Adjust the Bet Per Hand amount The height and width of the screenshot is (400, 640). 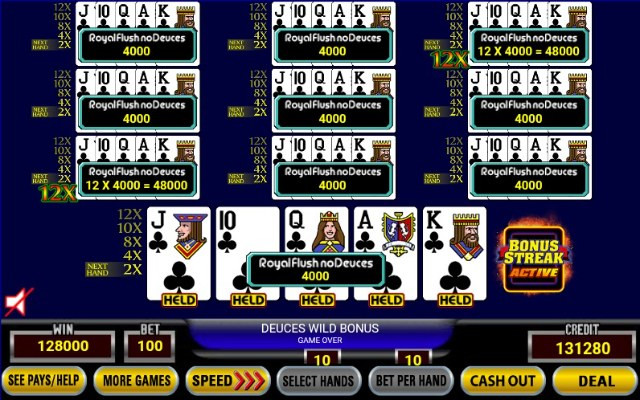411,380
